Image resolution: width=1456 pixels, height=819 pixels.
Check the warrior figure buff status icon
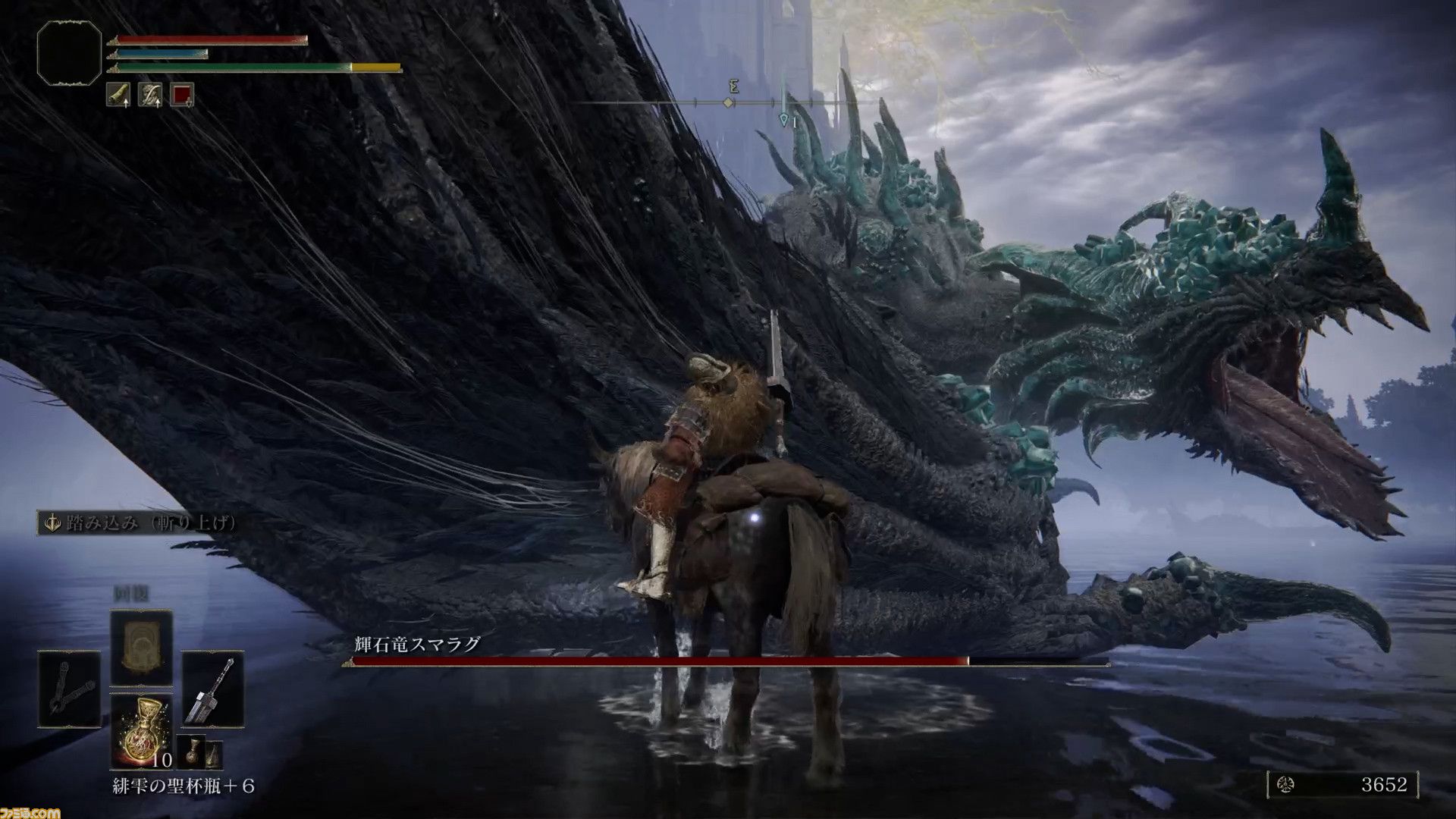click(150, 95)
